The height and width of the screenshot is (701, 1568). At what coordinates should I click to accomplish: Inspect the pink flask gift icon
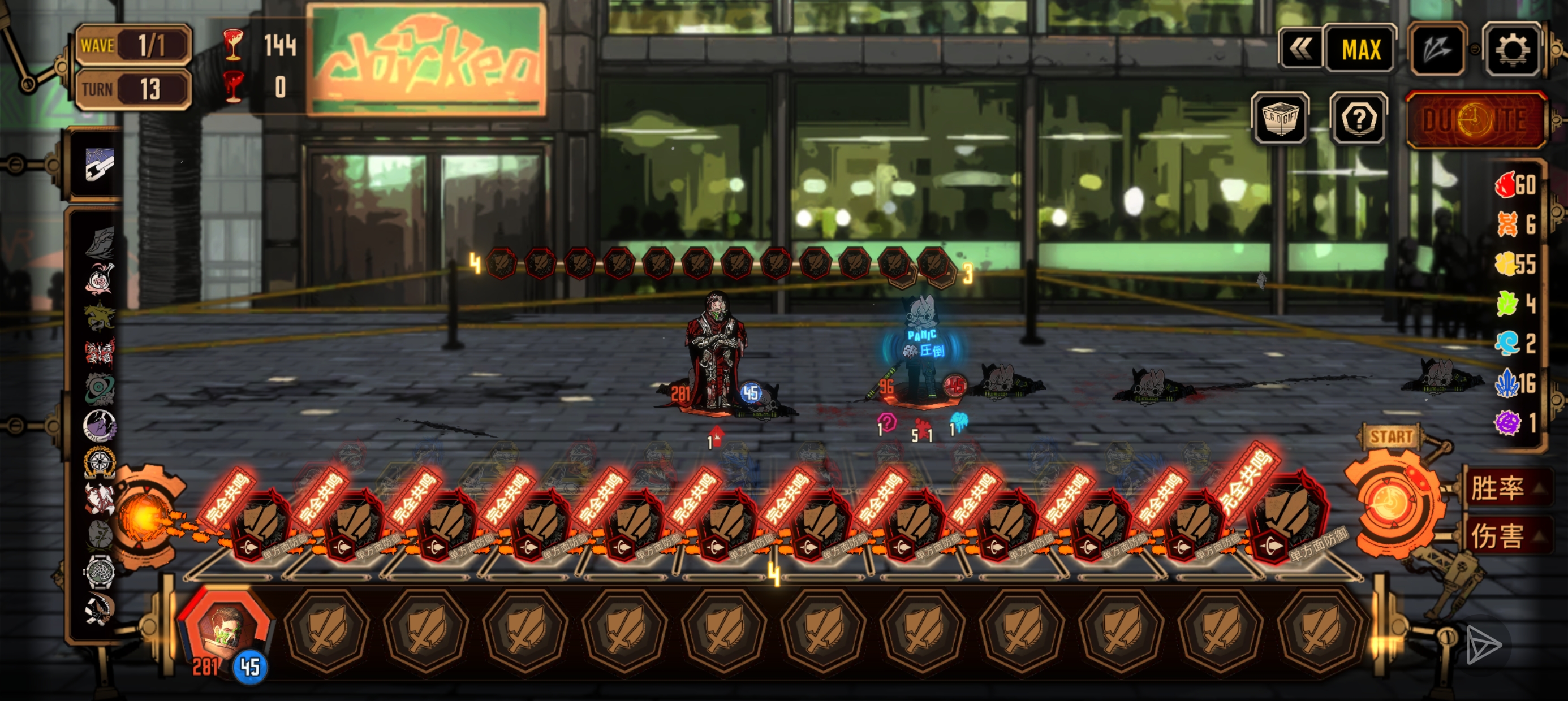(99, 279)
